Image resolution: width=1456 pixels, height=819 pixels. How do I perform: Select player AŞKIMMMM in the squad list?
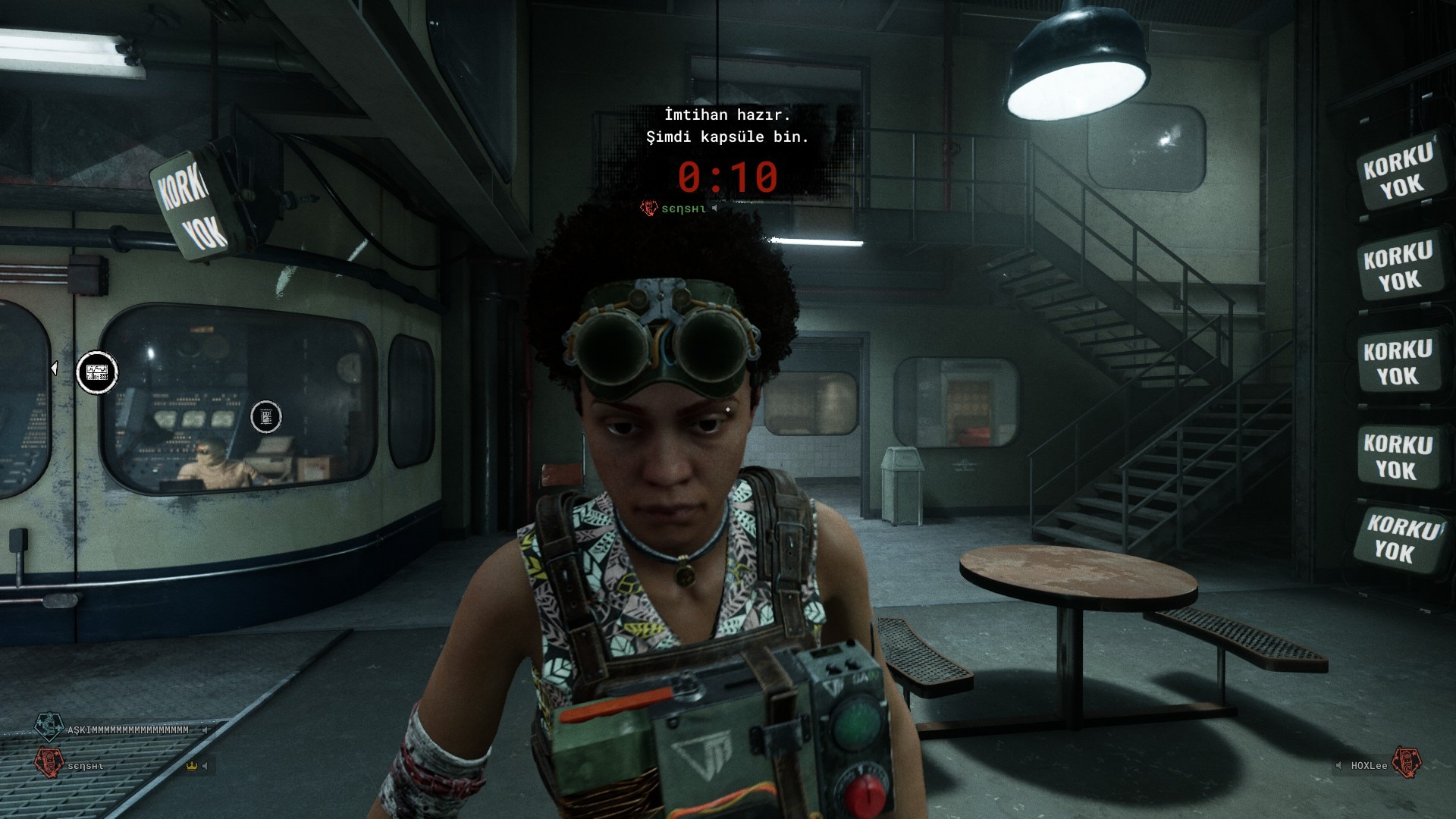(x=128, y=730)
